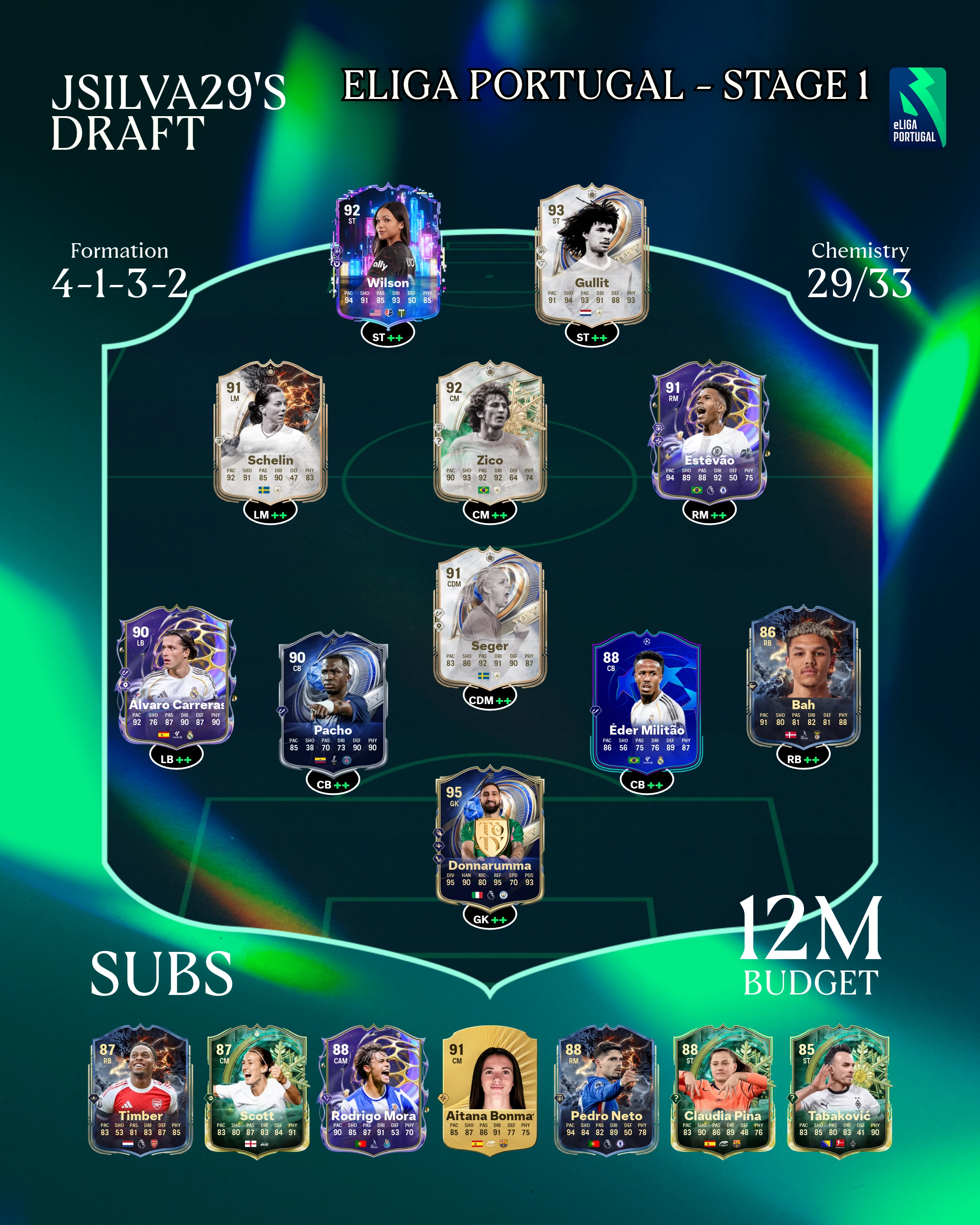Select the Pacho centre back card
The image size is (980, 1225).
pos(333,701)
